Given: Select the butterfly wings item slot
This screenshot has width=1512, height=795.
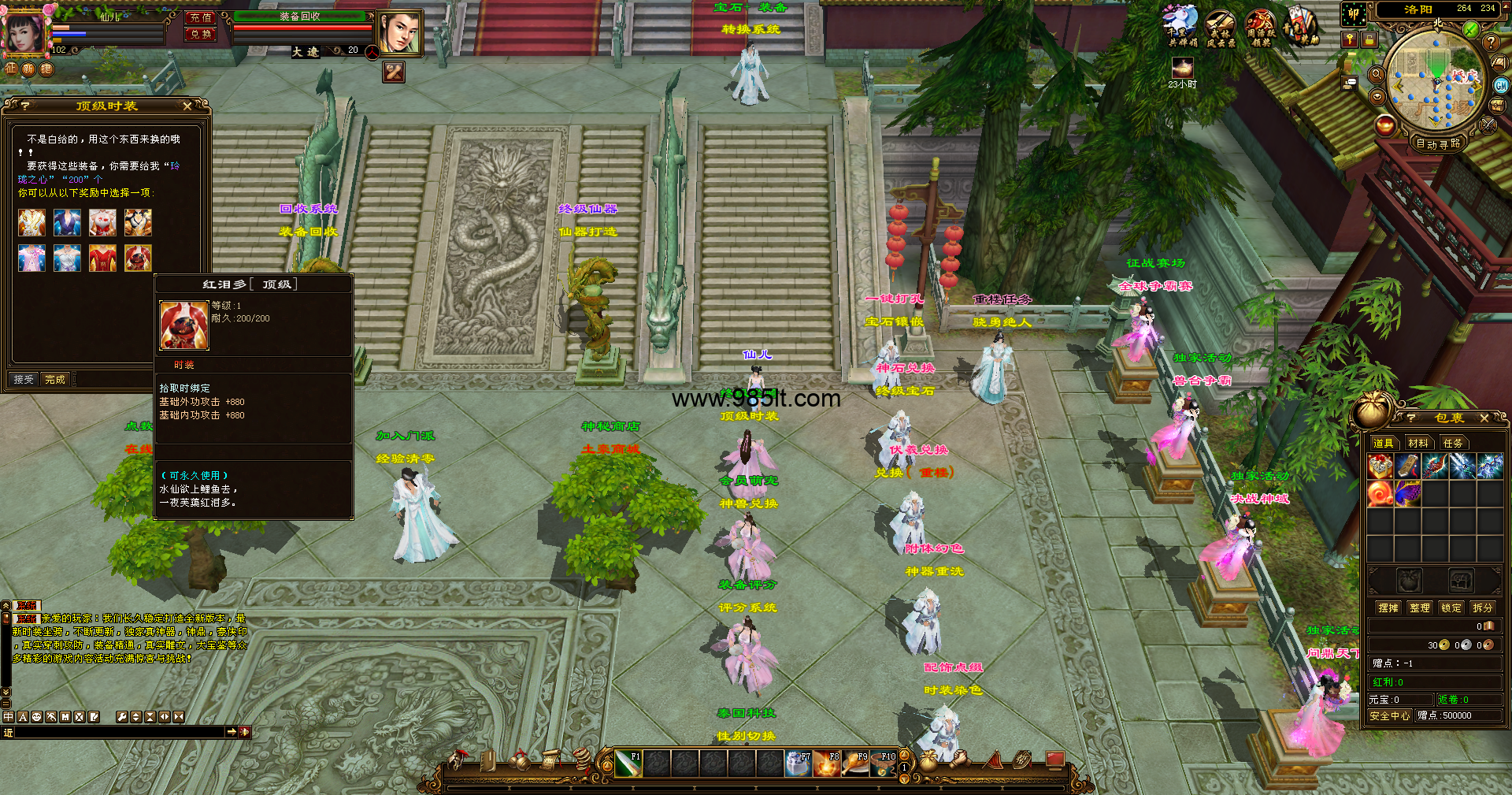Looking at the screenshot, I should click(1407, 494).
